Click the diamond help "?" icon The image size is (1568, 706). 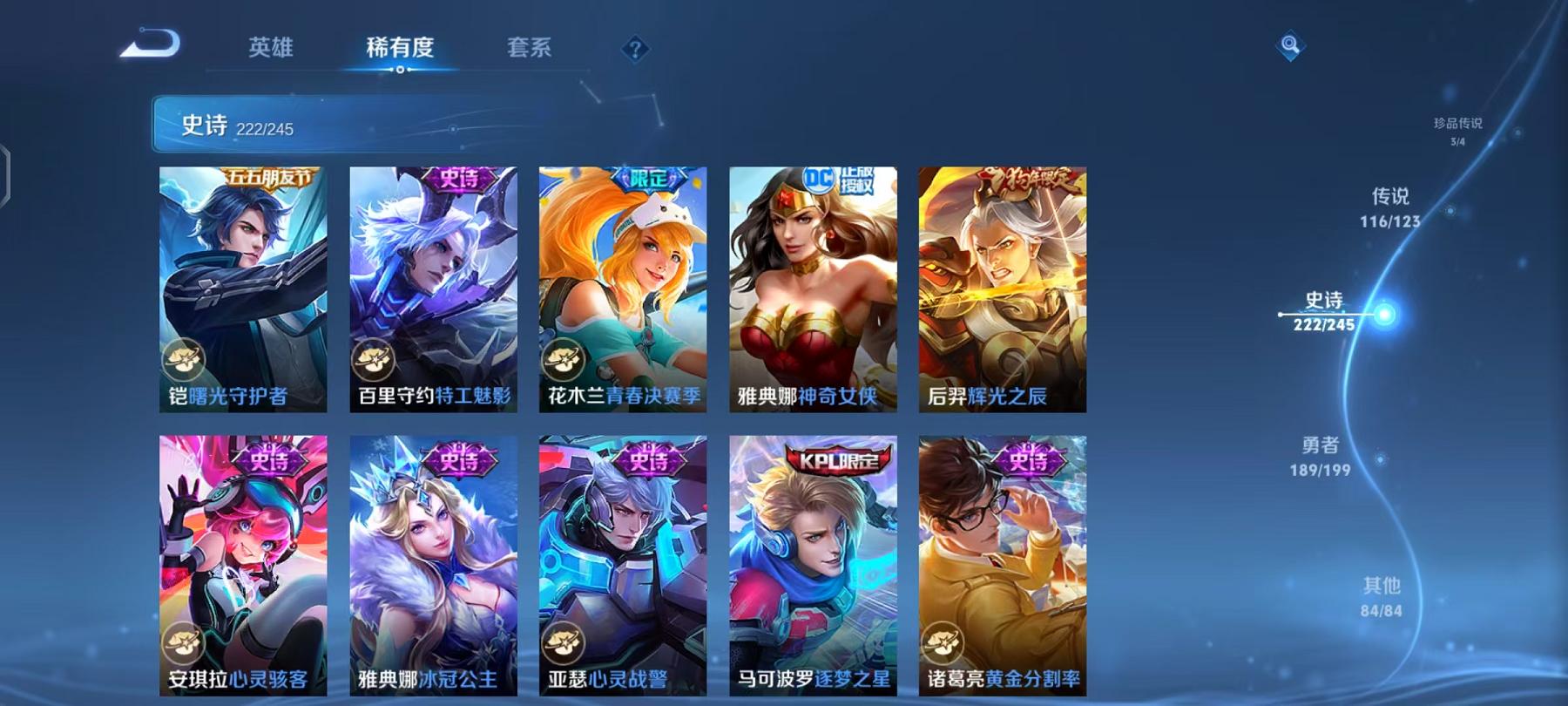(x=637, y=50)
